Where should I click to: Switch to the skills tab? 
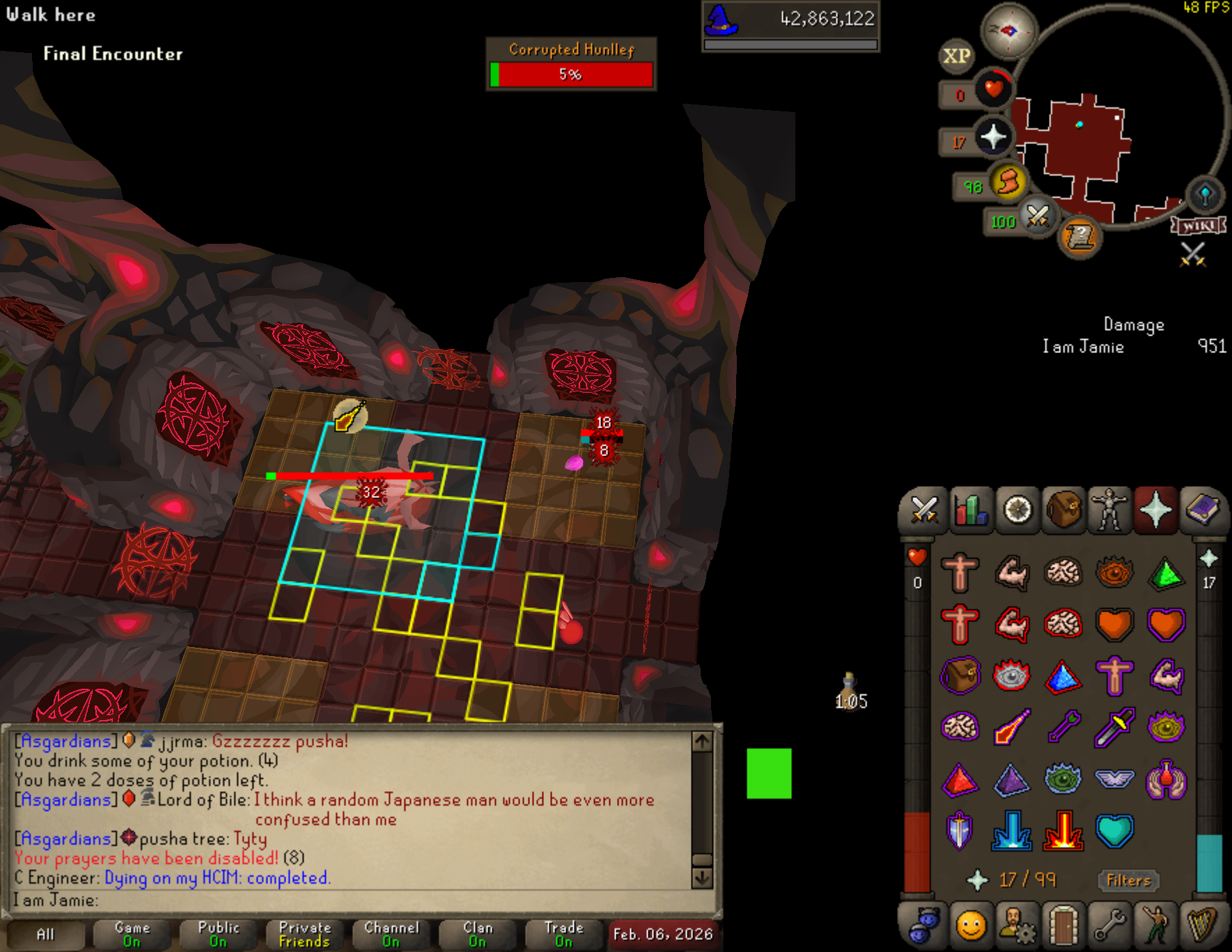point(971,510)
